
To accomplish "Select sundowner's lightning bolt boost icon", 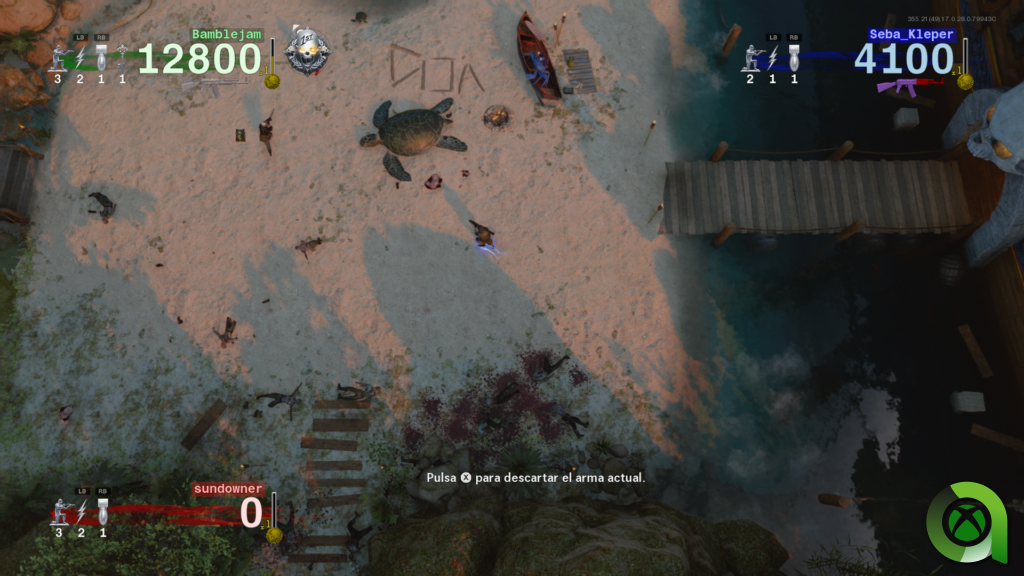I will tap(81, 512).
